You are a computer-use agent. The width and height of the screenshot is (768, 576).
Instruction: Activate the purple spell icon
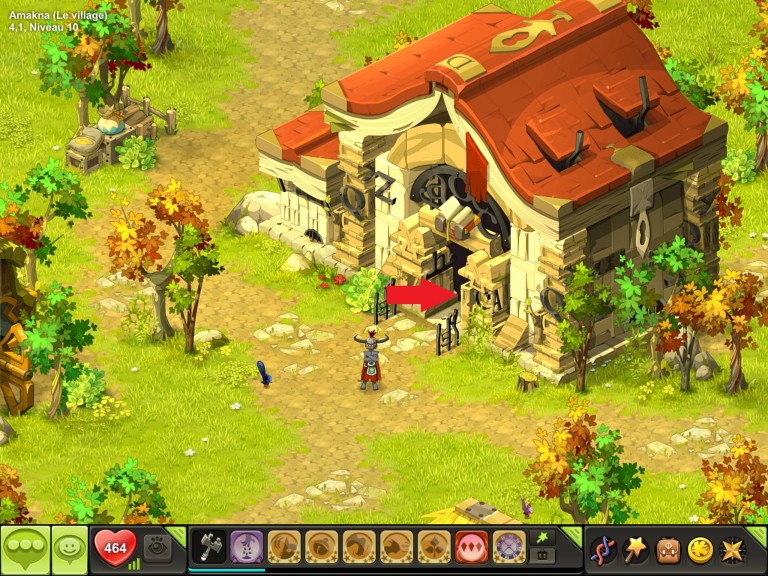[x=247, y=548]
